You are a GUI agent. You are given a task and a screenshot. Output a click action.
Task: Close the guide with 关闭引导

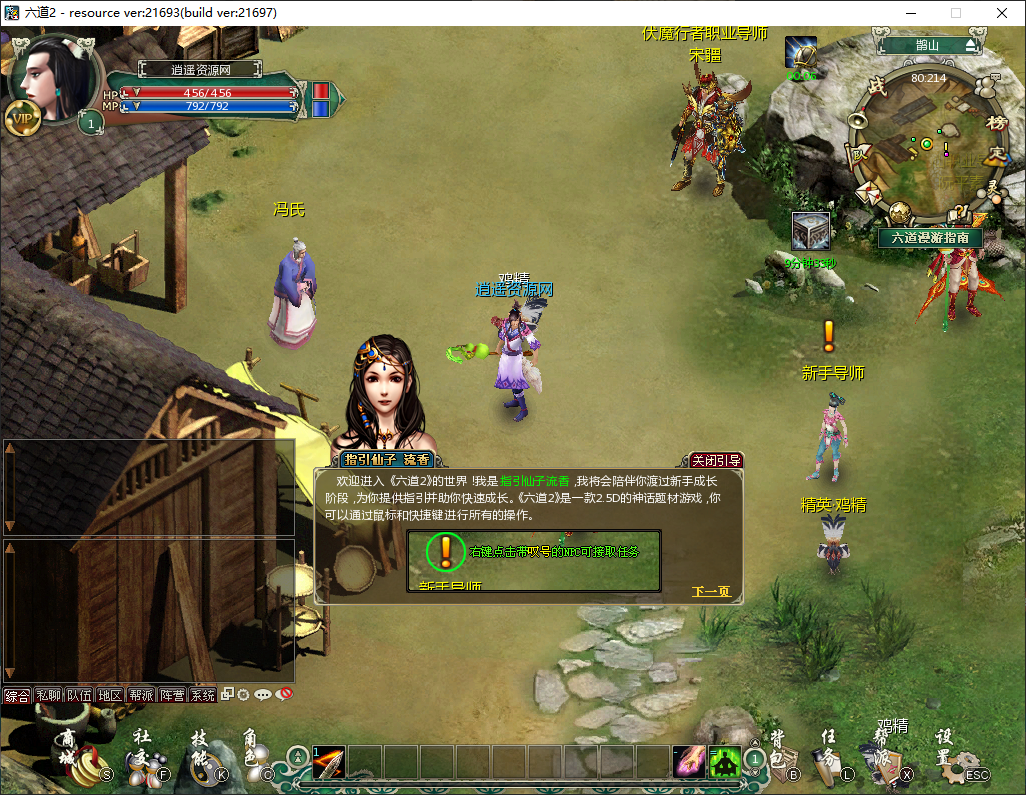716,461
